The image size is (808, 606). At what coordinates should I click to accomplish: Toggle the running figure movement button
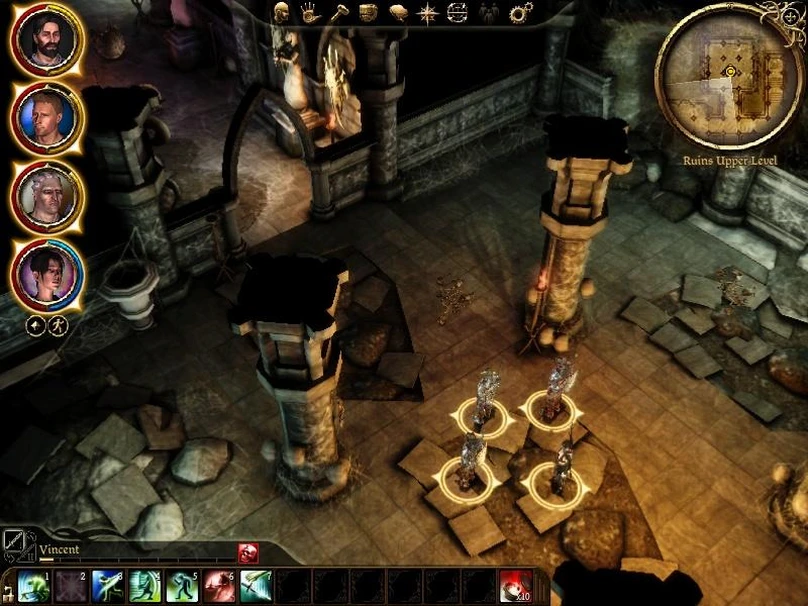[58, 326]
